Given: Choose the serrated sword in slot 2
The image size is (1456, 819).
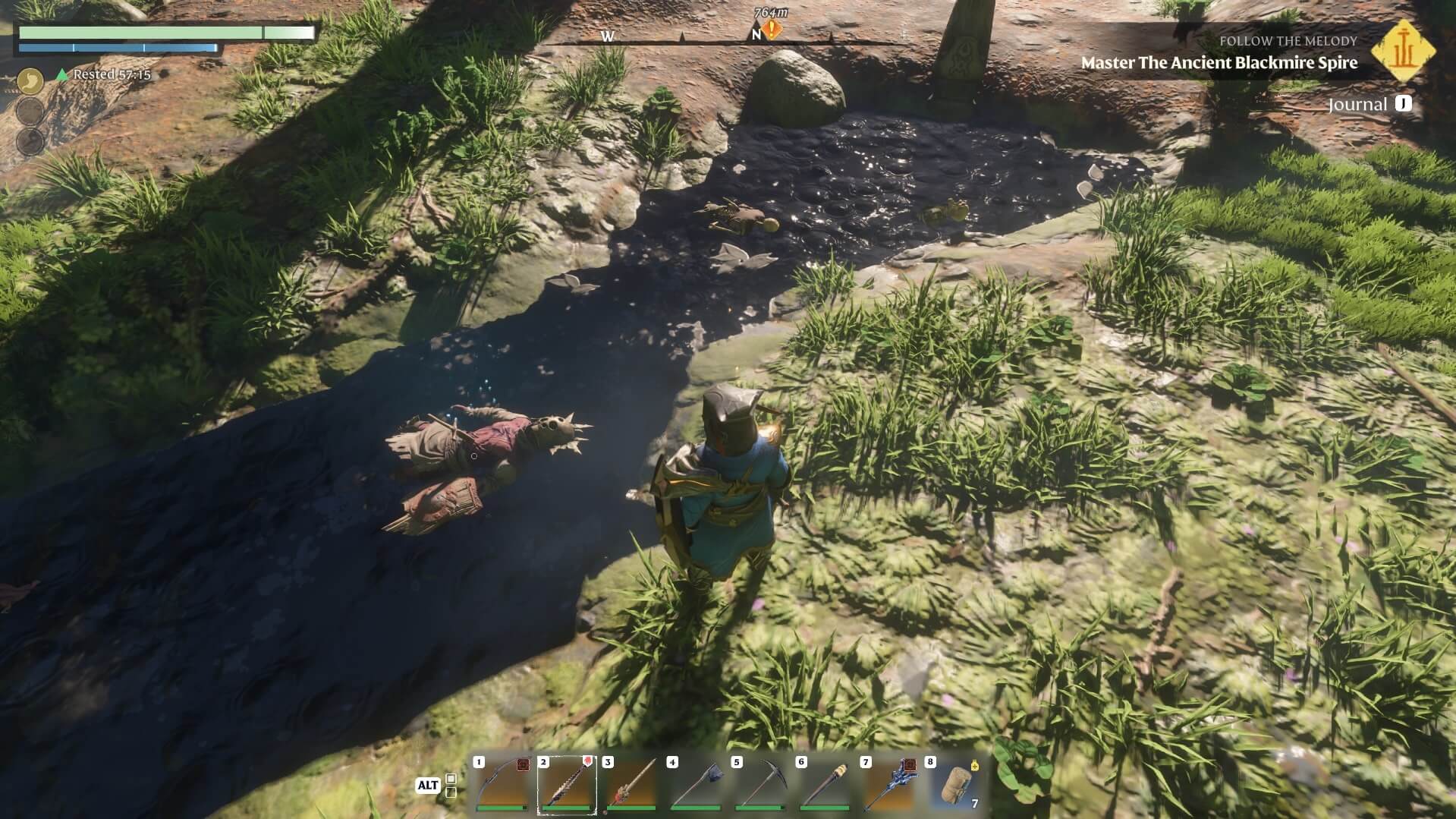Looking at the screenshot, I should [567, 784].
